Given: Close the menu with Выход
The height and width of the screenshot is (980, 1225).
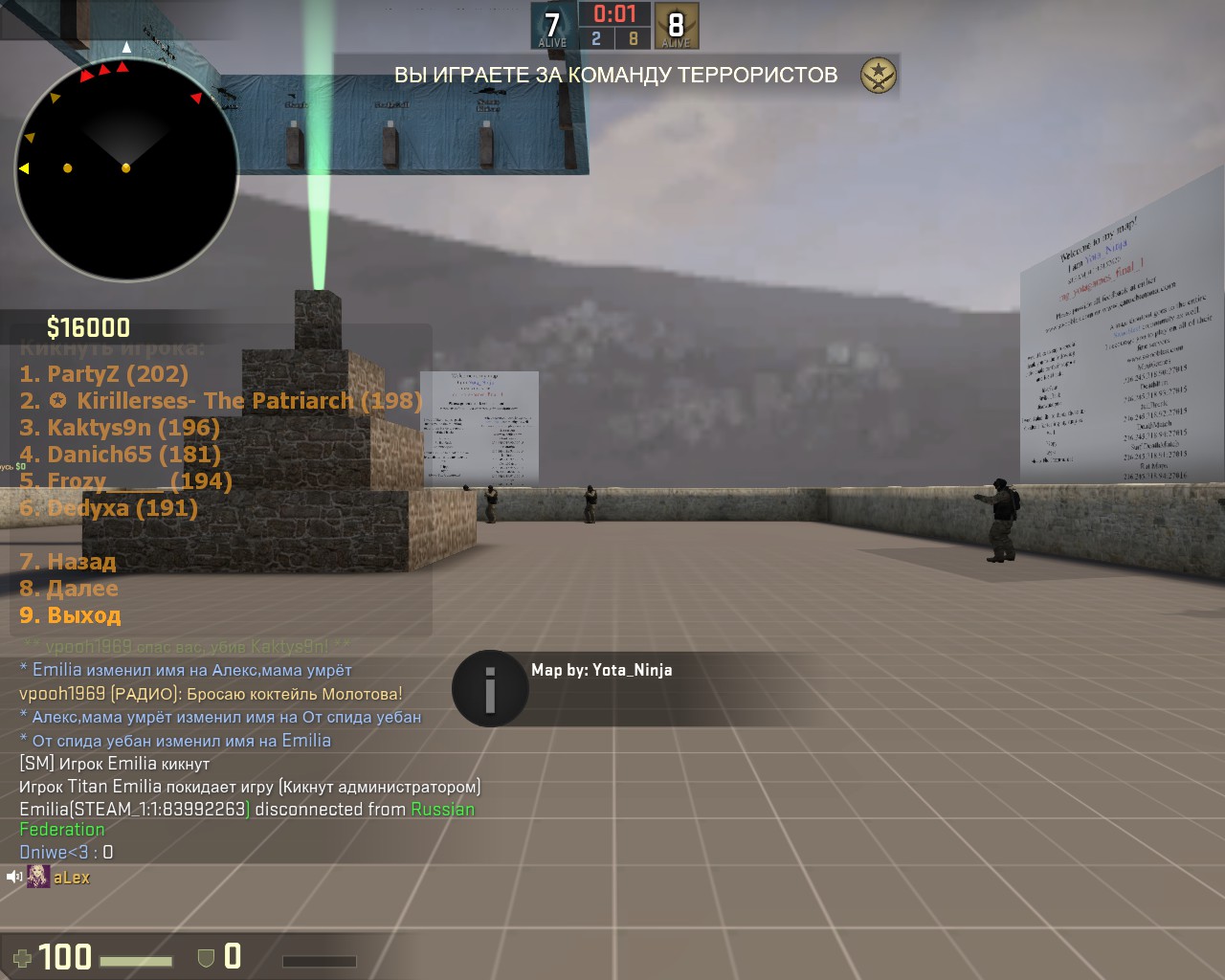Looking at the screenshot, I should [x=70, y=615].
